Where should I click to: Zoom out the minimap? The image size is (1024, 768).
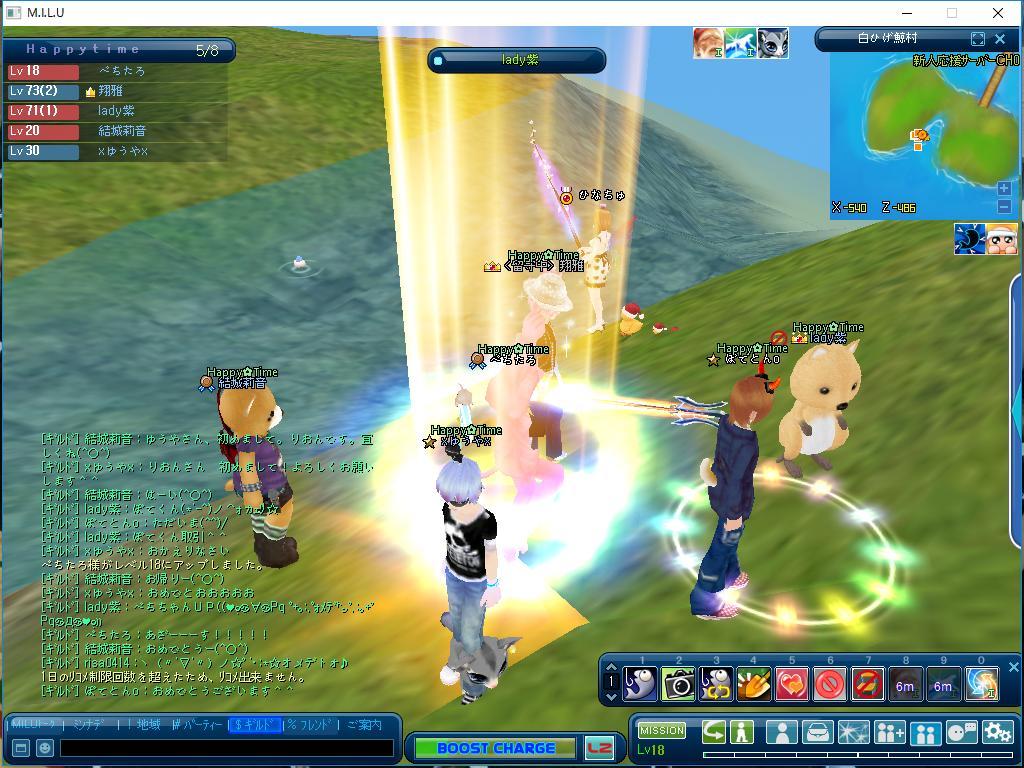1004,206
